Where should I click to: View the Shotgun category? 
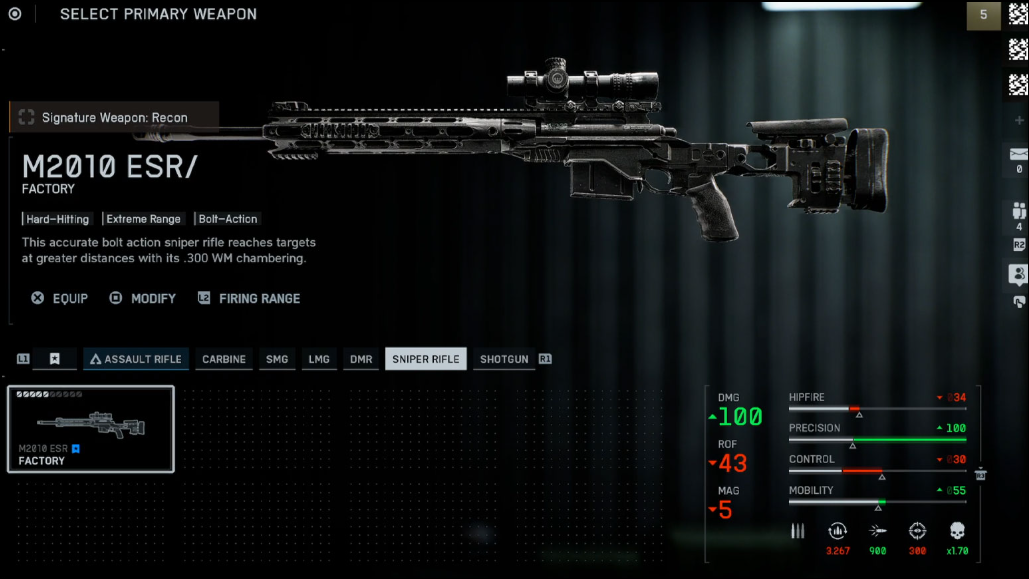503,359
